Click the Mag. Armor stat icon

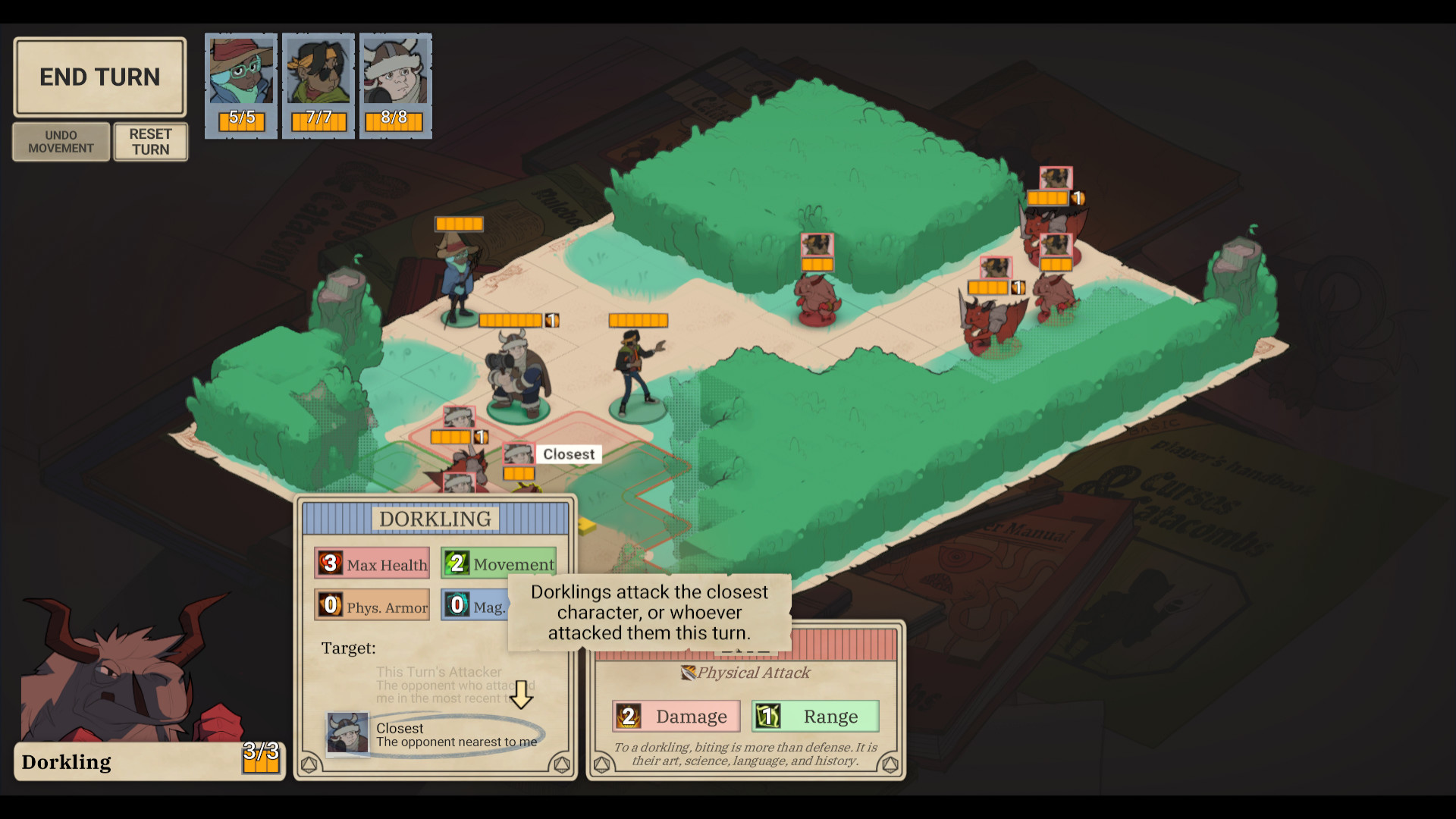[x=457, y=604]
